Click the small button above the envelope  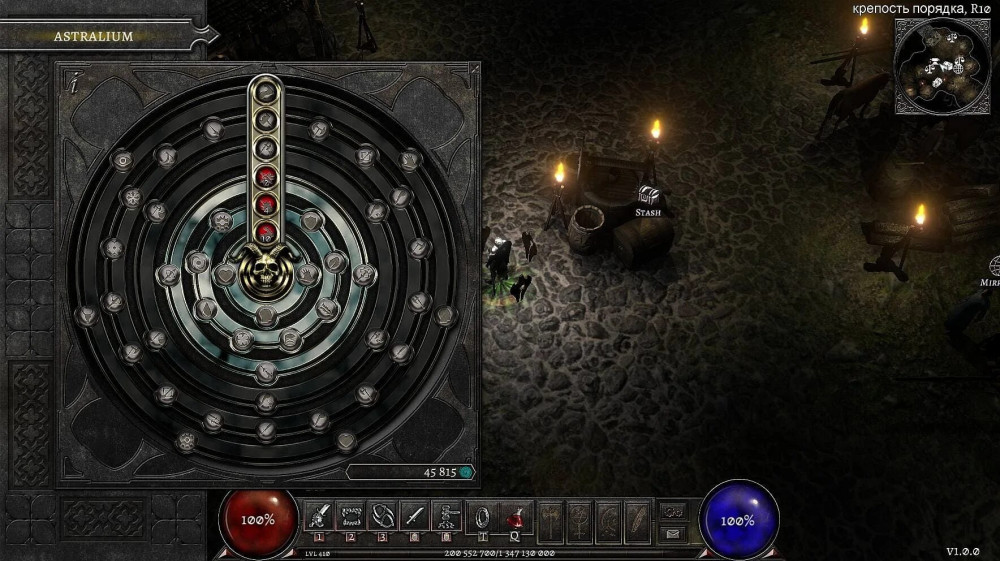tap(673, 510)
